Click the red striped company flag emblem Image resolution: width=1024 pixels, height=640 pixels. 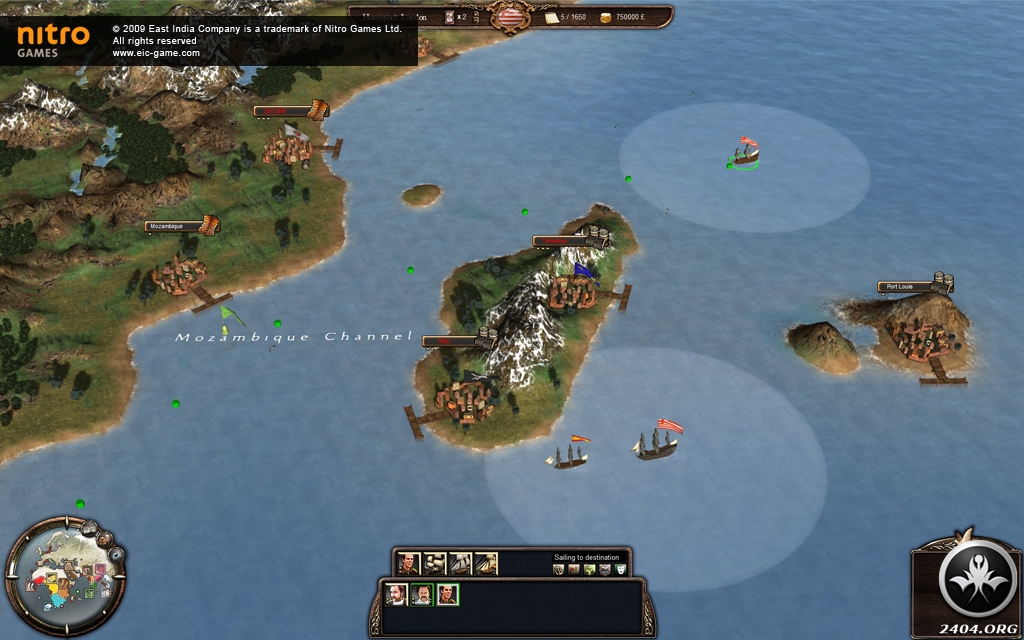(x=512, y=17)
